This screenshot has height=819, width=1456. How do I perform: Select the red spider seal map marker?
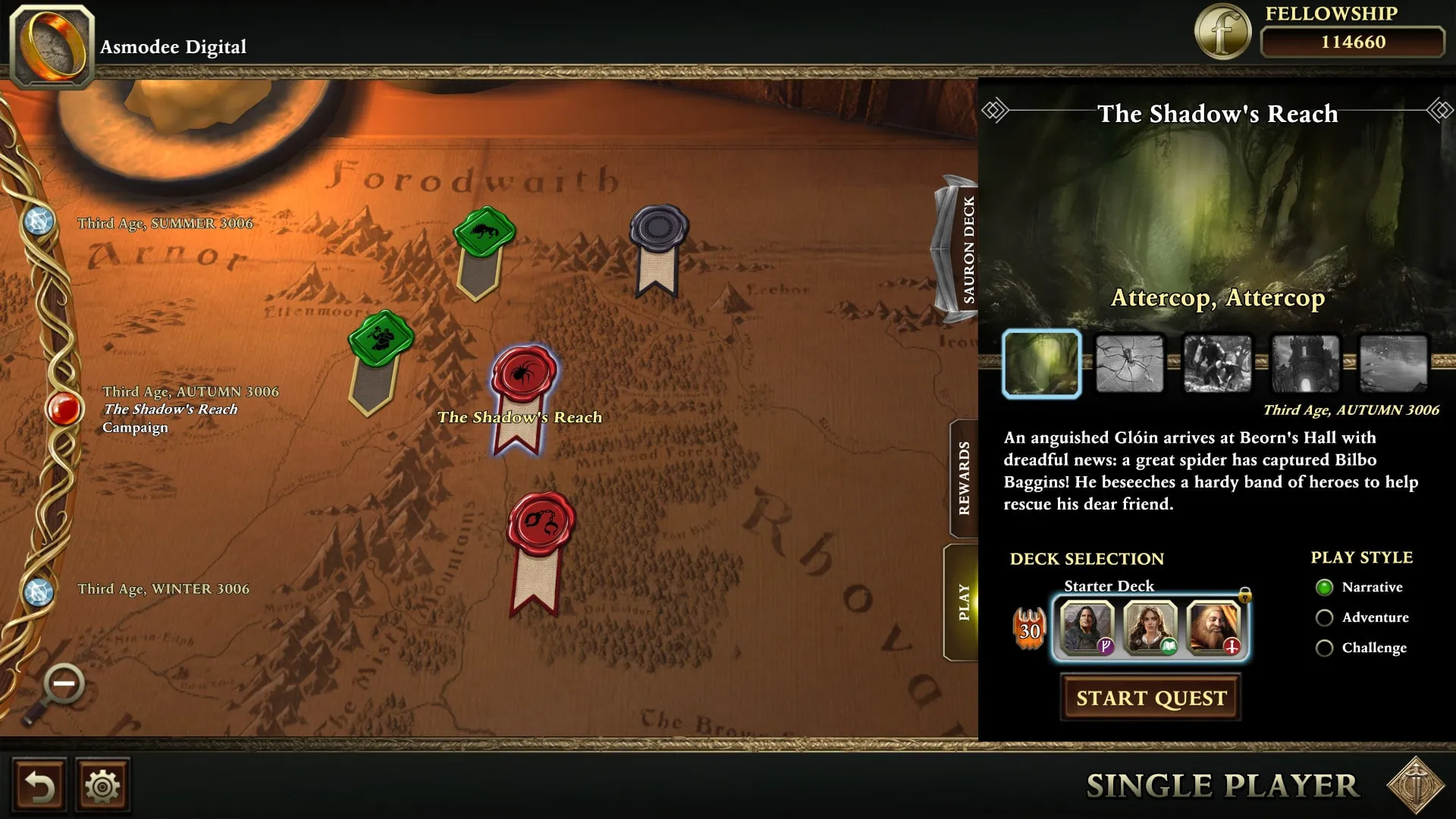pos(524,373)
